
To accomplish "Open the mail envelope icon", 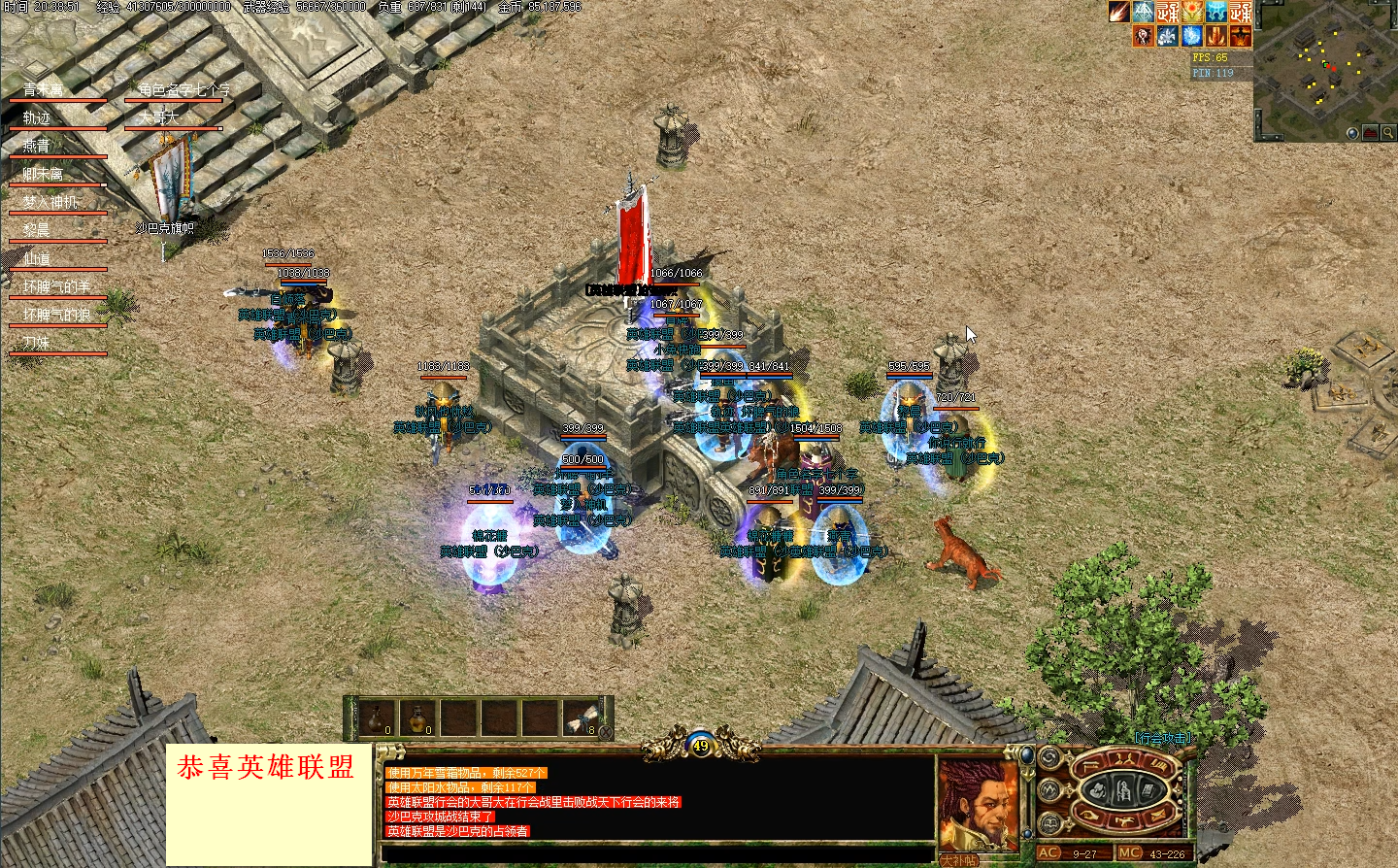I will (1158, 815).
